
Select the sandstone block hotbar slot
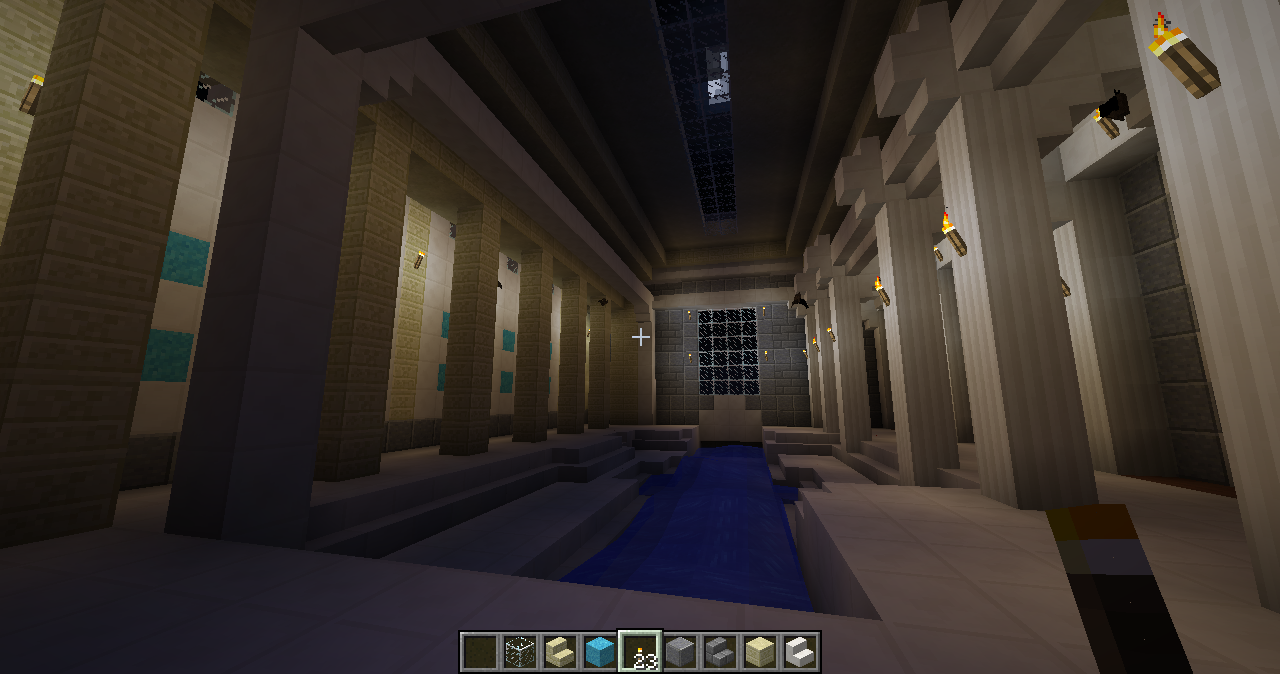coord(760,652)
